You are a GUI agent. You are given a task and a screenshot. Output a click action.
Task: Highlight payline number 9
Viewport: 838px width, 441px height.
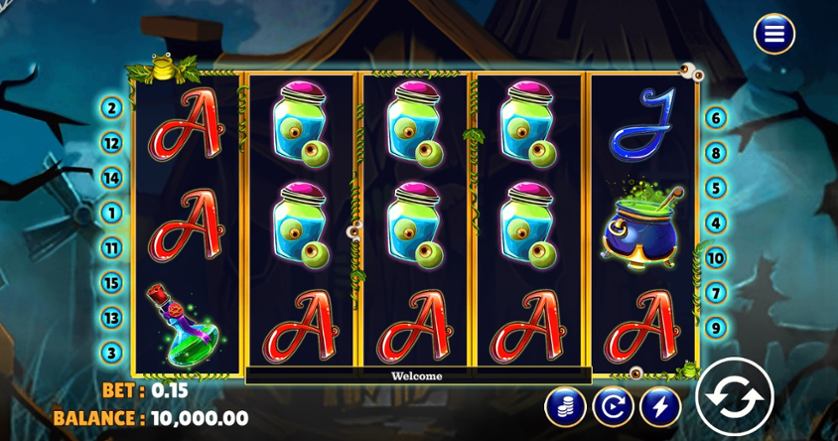715,327
